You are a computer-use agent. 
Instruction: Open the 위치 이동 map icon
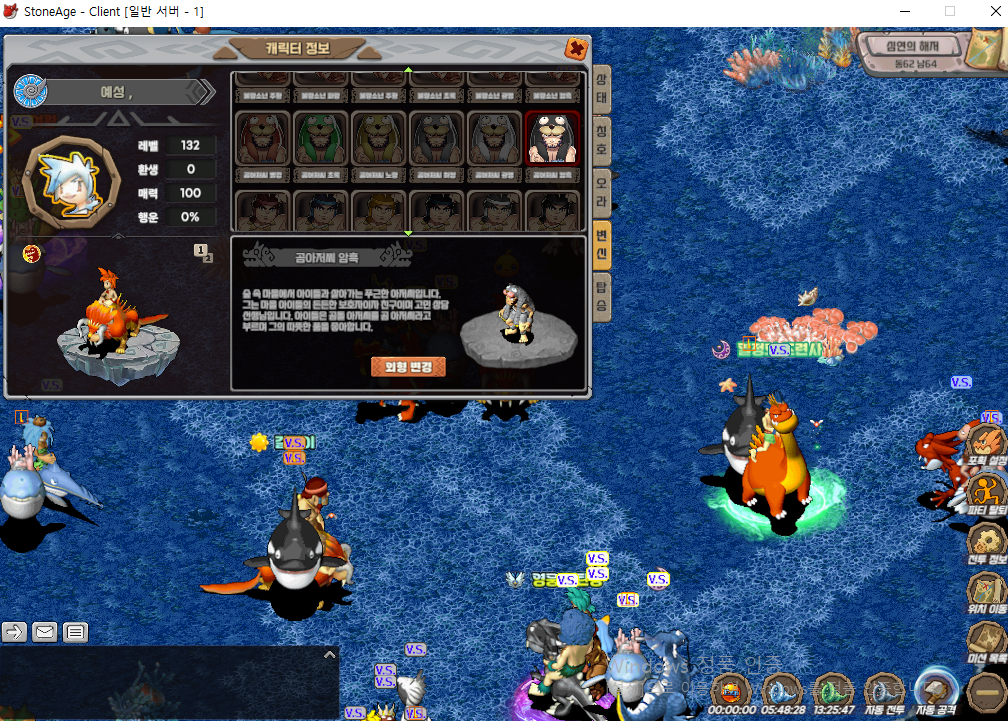(986, 592)
